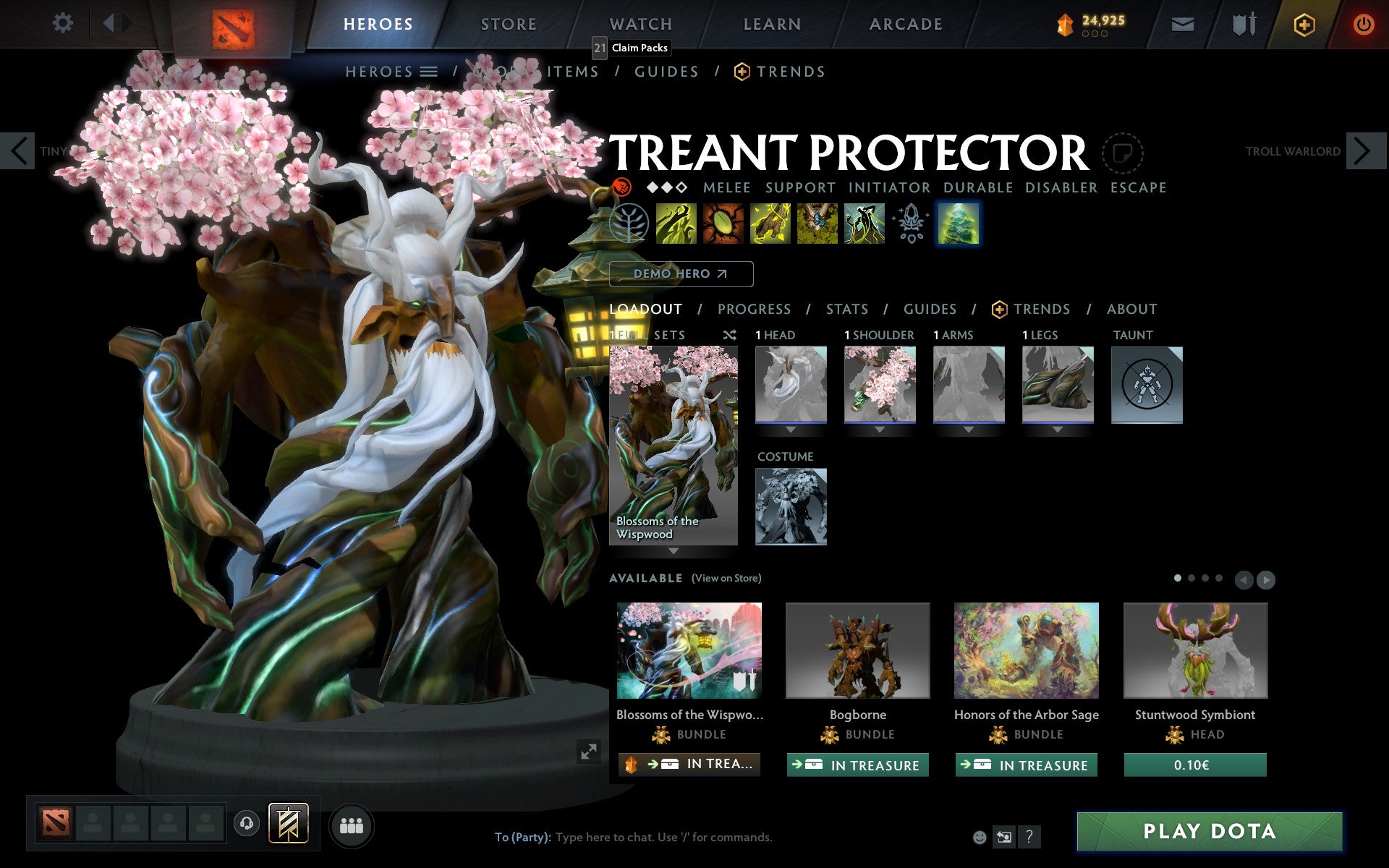This screenshot has height=868, width=1389.
Task: Open the View on Store link
Action: [726, 578]
